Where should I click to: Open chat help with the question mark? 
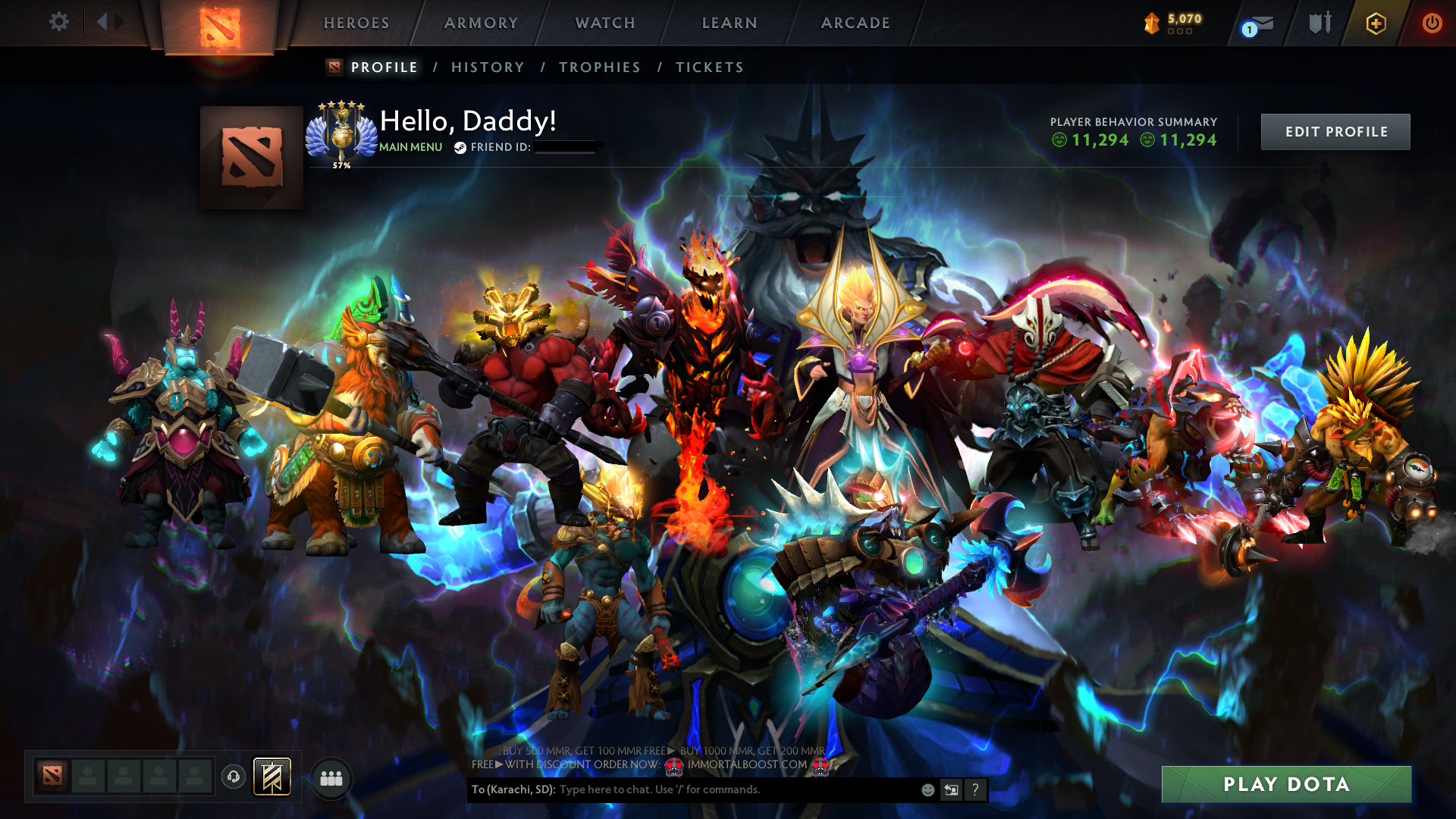975,789
